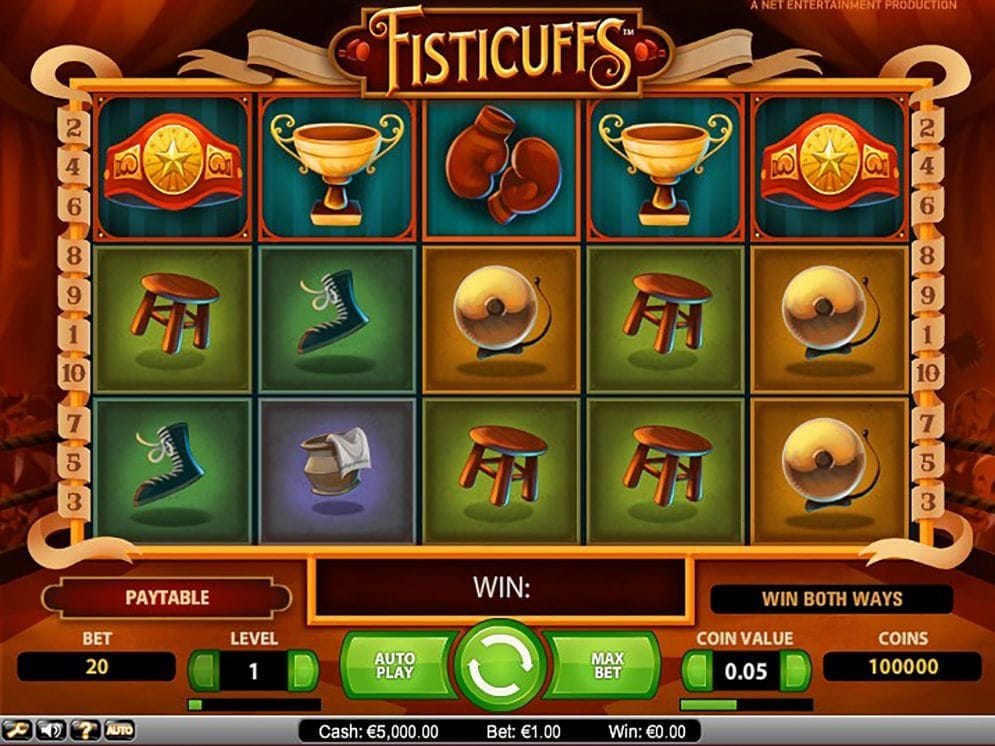This screenshot has width=995, height=746.
Task: Click the coin value slider bar
Action: pos(746,705)
